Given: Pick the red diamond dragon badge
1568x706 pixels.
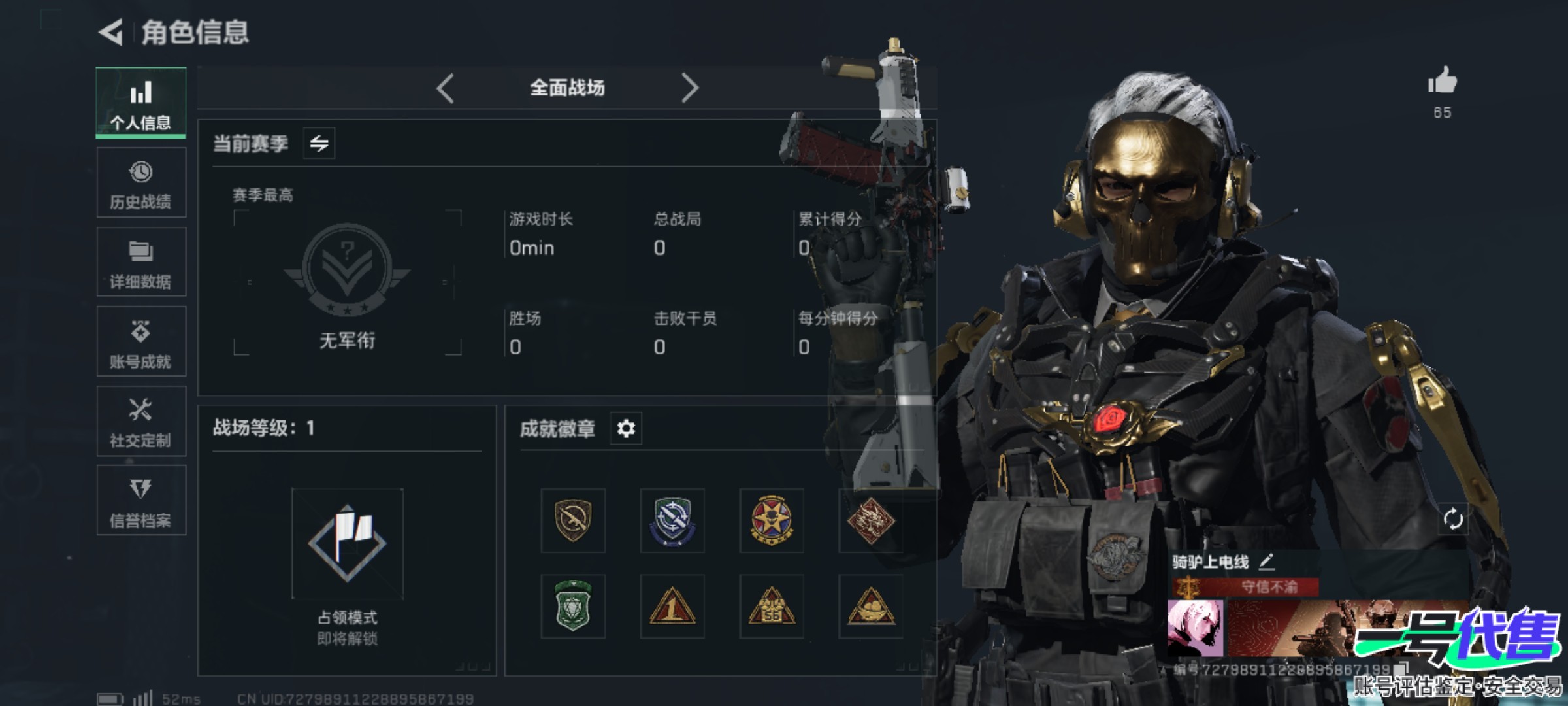Looking at the screenshot, I should point(870,520).
